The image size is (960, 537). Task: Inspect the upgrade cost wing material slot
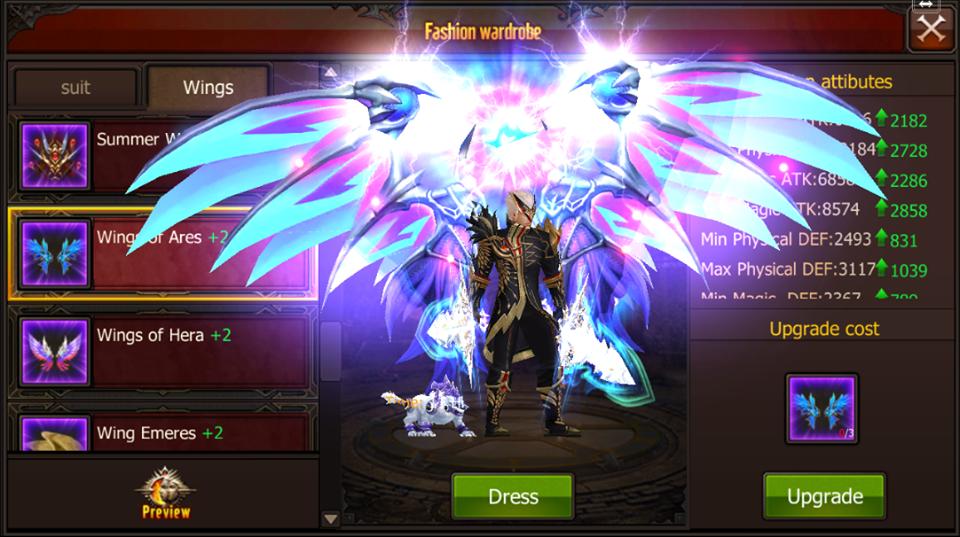pyautogui.click(x=822, y=409)
